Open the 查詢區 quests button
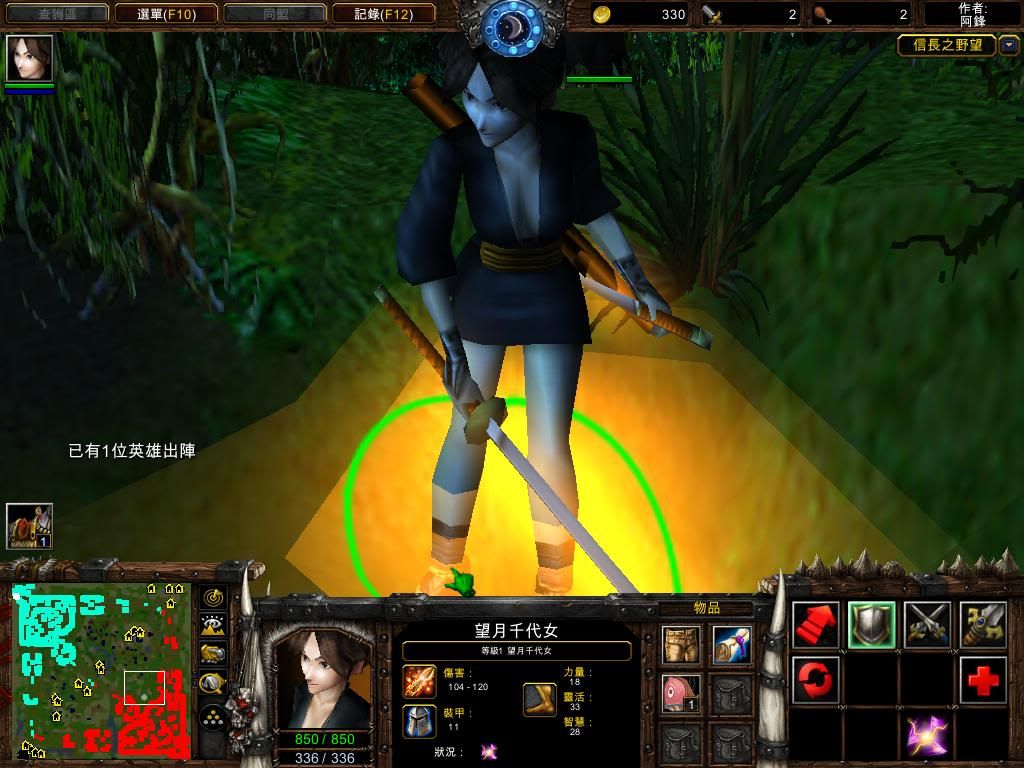Image resolution: width=1024 pixels, height=768 pixels. click(54, 14)
